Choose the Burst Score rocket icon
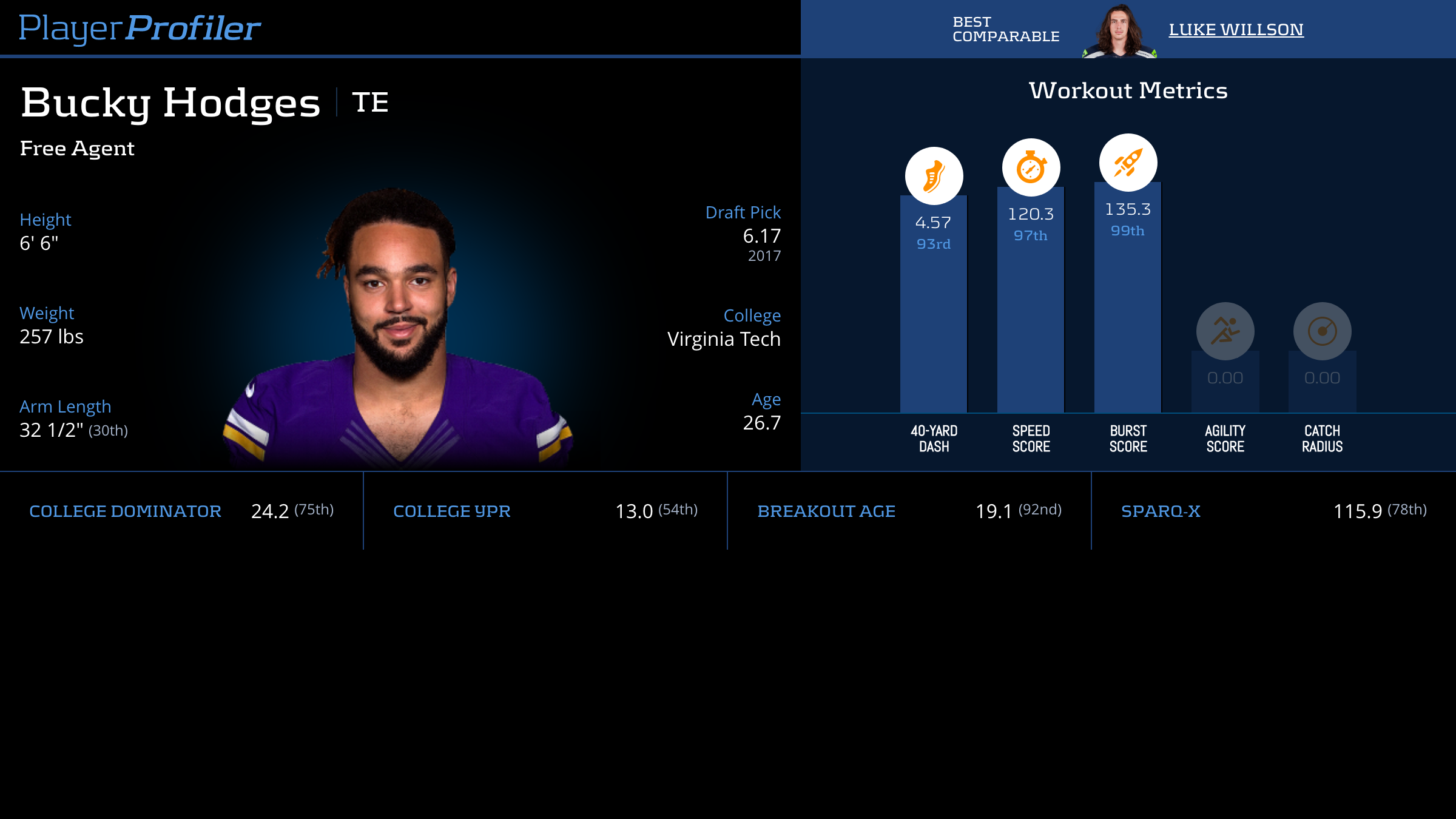Image resolution: width=1456 pixels, height=819 pixels. [x=1128, y=163]
